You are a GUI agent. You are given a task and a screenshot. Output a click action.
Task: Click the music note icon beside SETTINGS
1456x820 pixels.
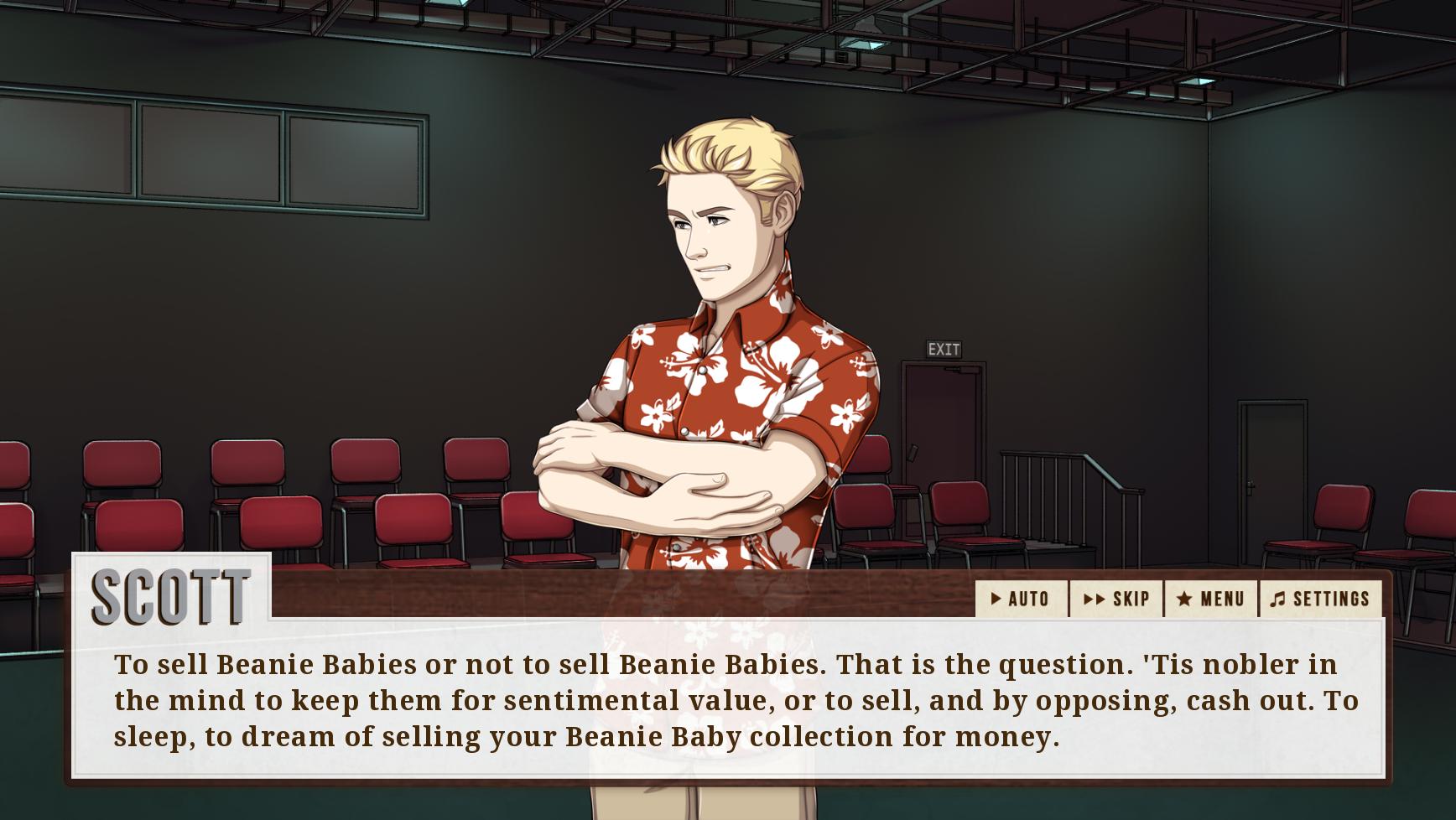(1279, 598)
